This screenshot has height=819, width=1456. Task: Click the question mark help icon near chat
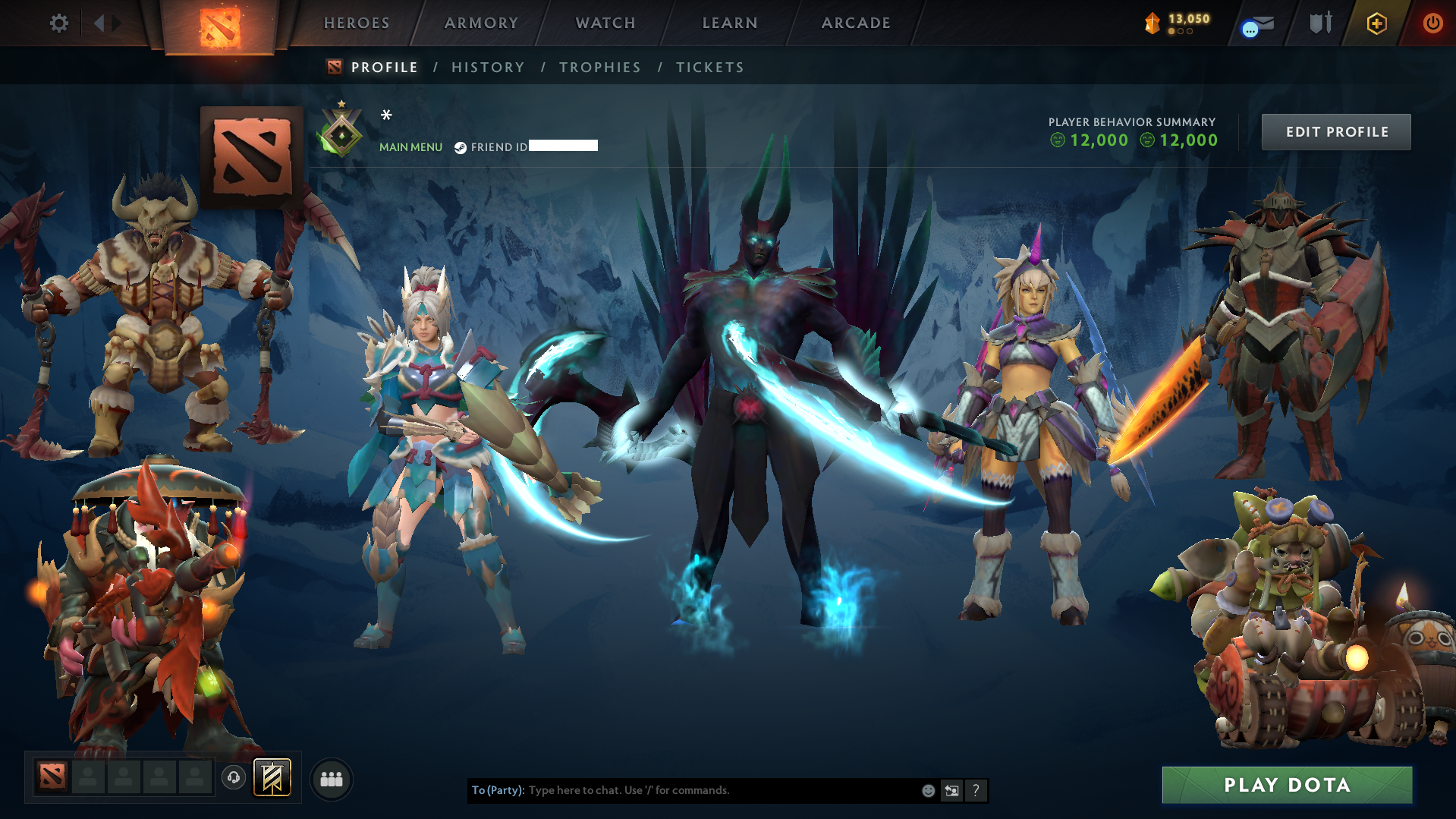click(976, 790)
